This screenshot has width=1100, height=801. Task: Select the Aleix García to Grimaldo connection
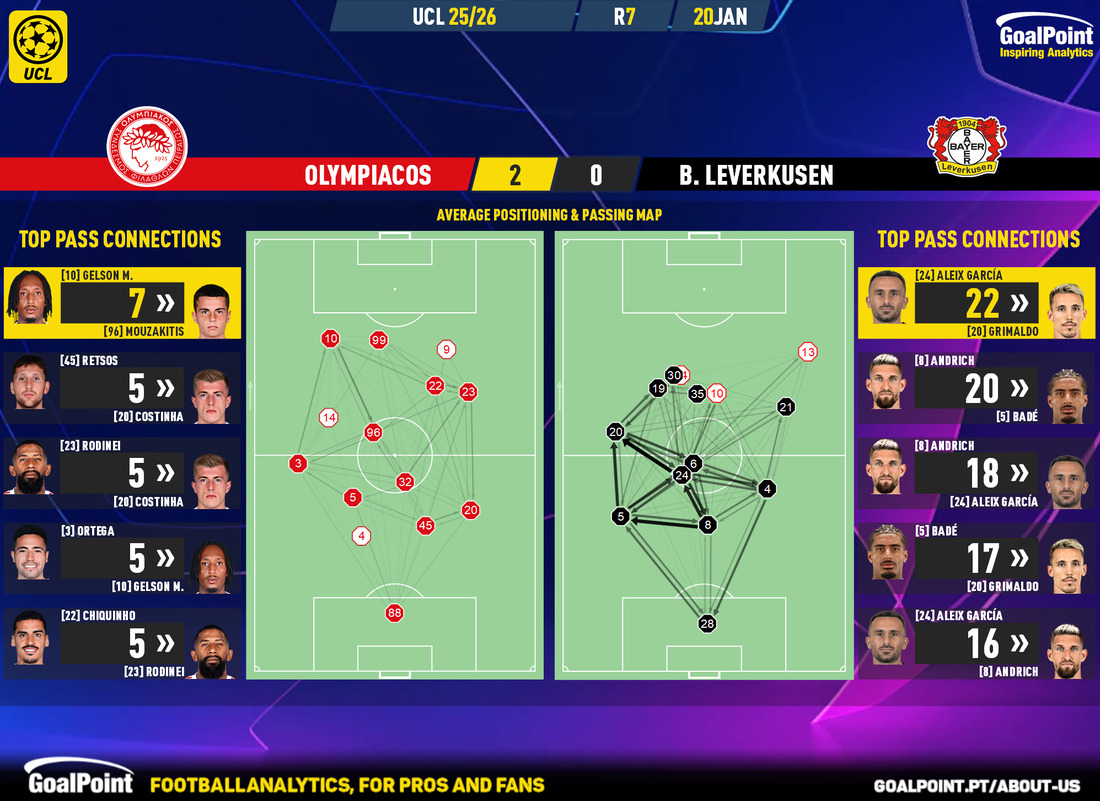coord(977,303)
